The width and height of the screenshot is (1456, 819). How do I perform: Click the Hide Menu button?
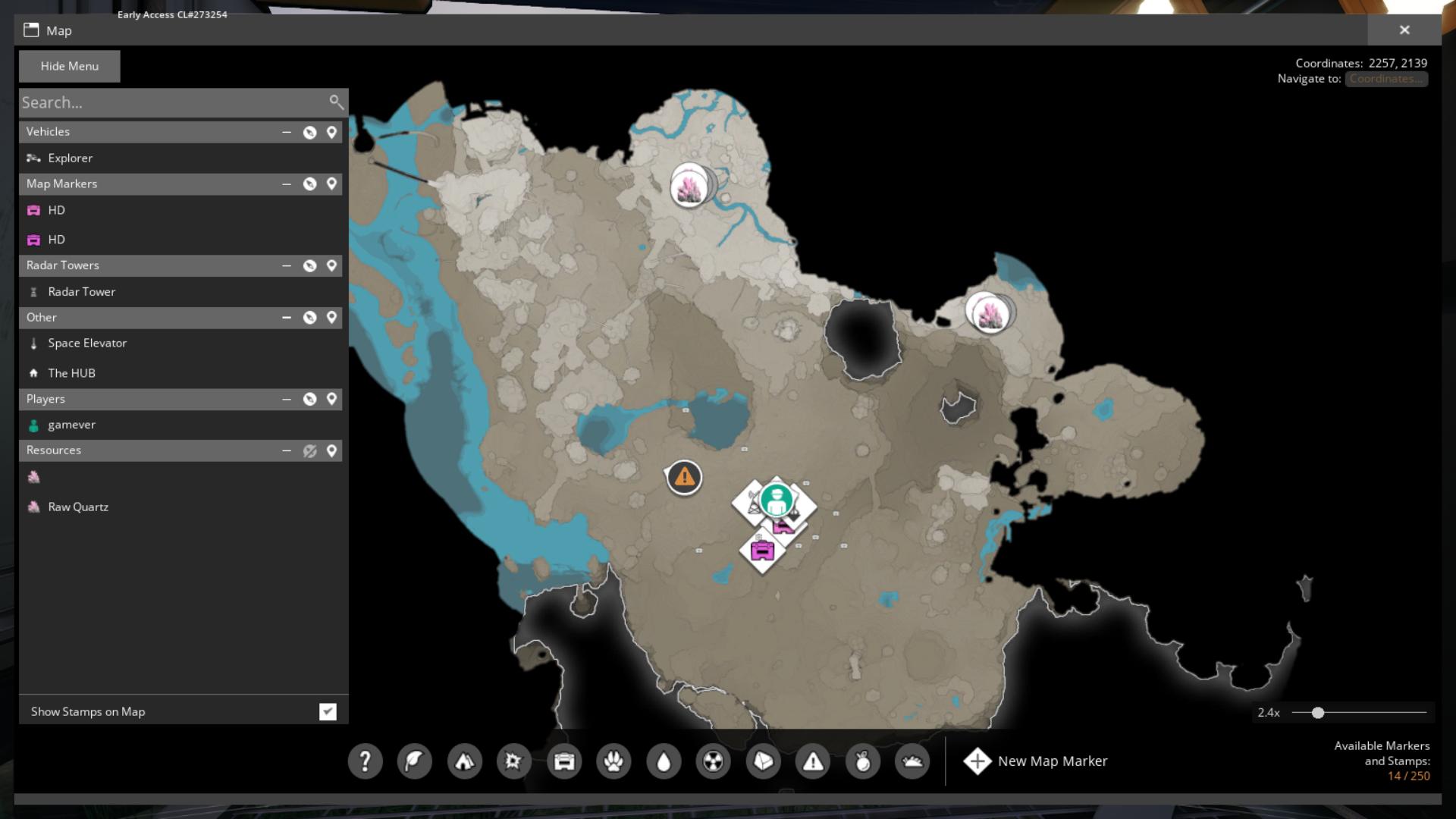tap(69, 66)
